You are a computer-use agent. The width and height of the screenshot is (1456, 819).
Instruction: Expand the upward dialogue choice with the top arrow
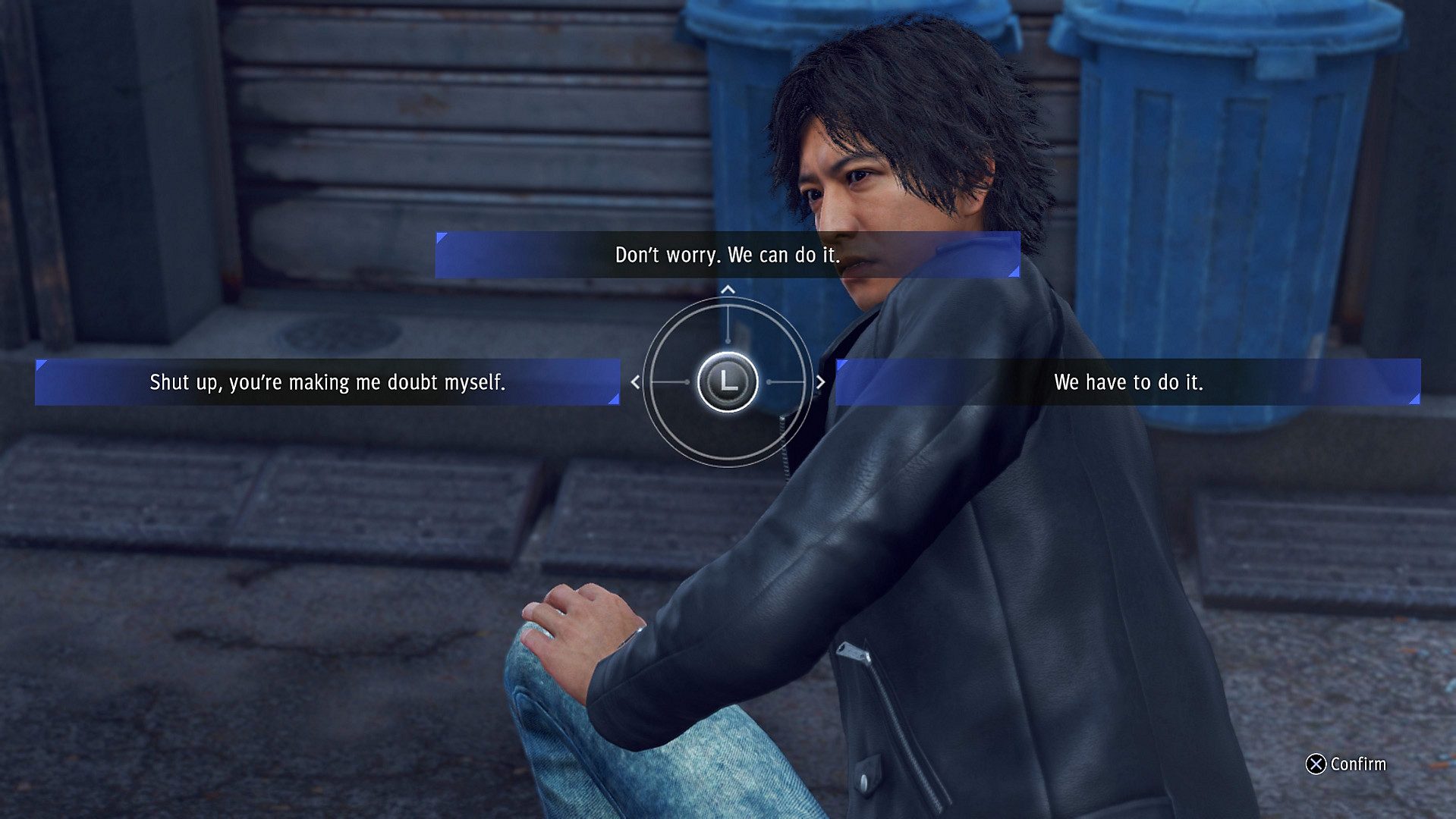[x=728, y=290]
